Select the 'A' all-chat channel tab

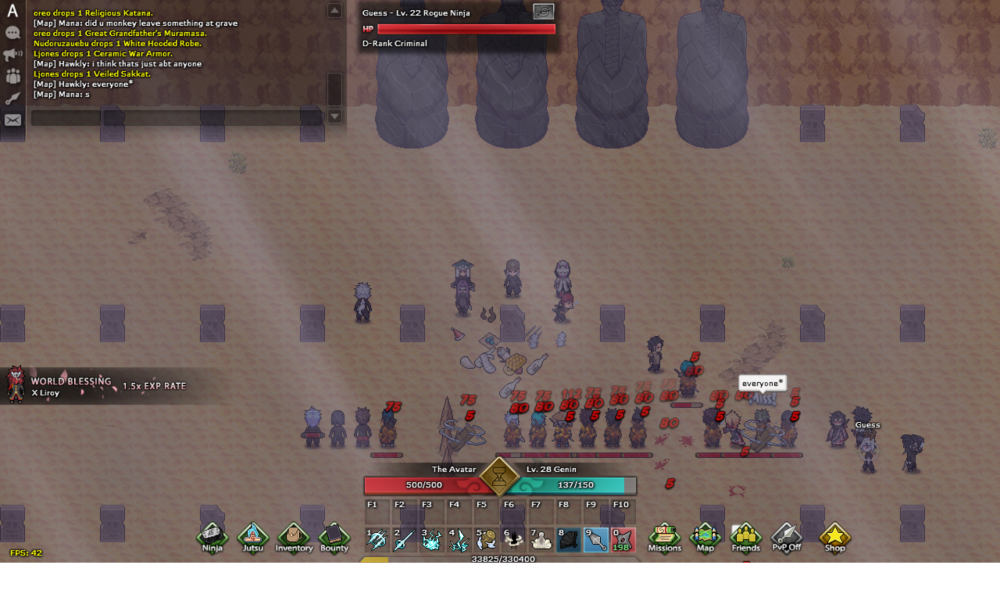coord(13,11)
